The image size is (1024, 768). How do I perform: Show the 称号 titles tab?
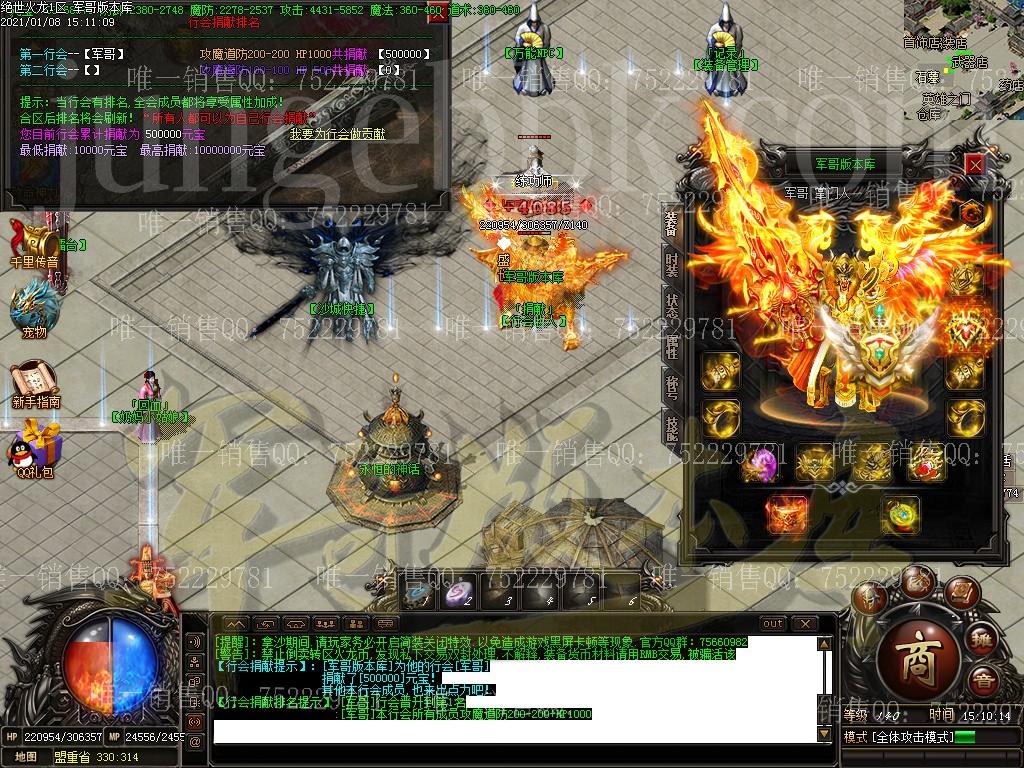[672, 386]
